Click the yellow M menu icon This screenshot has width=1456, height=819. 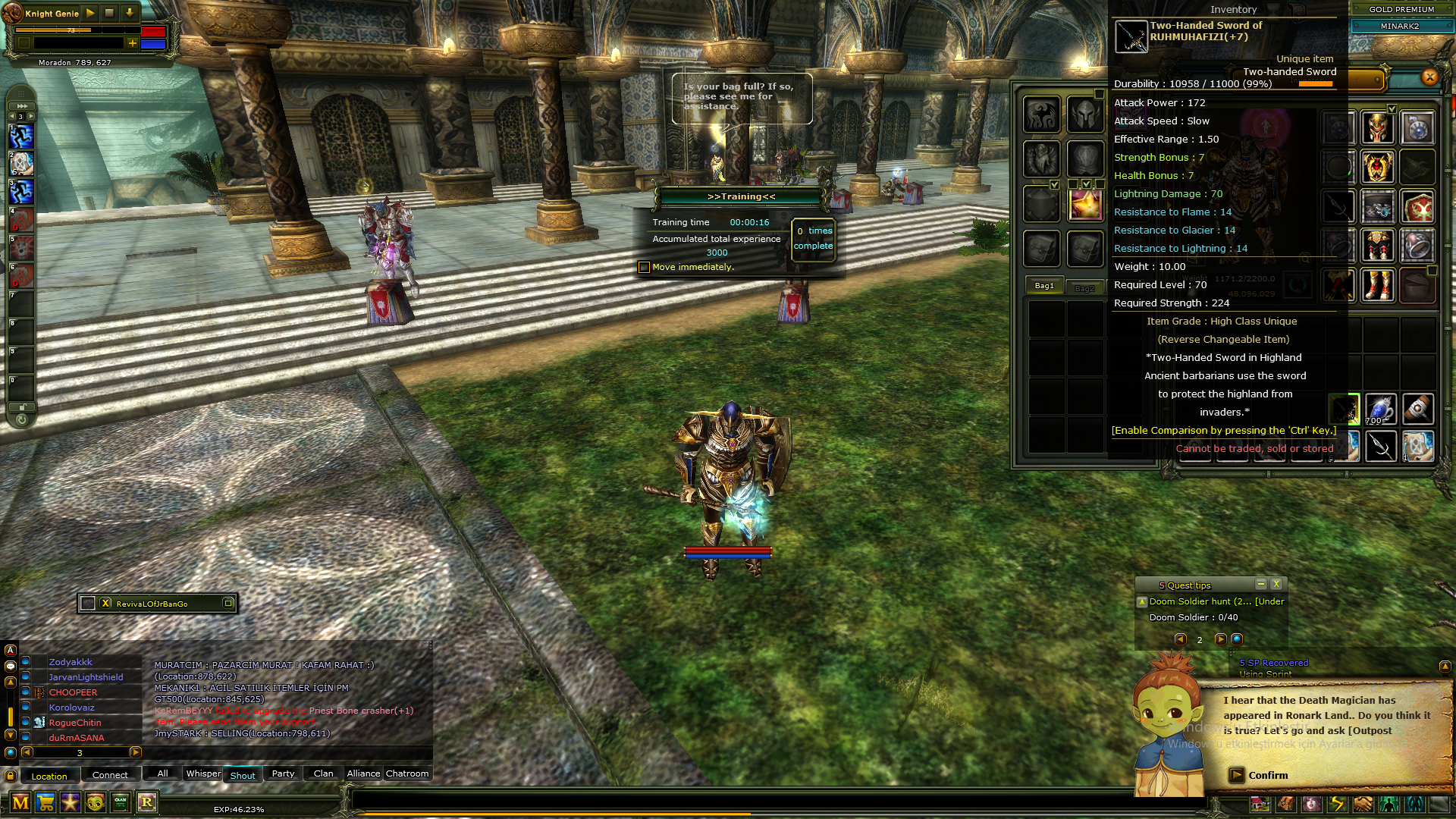(20, 802)
